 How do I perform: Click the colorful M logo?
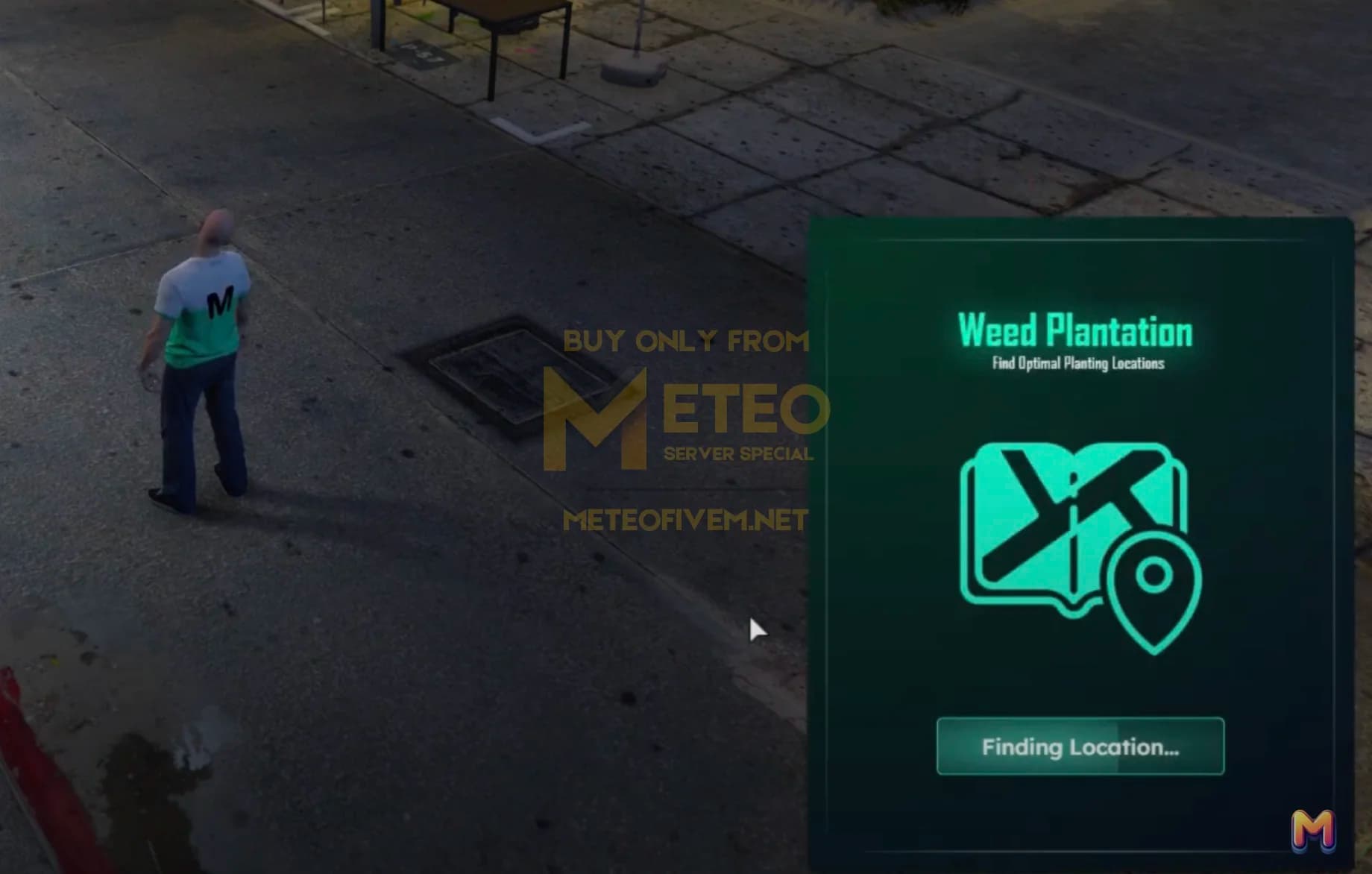click(x=1312, y=829)
